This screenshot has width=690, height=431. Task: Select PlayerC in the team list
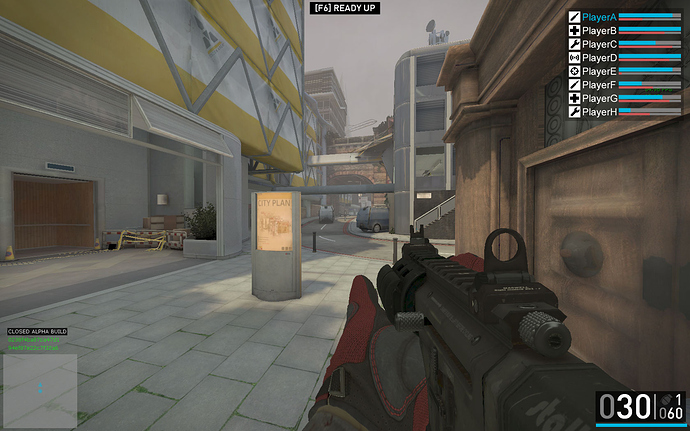[599, 44]
